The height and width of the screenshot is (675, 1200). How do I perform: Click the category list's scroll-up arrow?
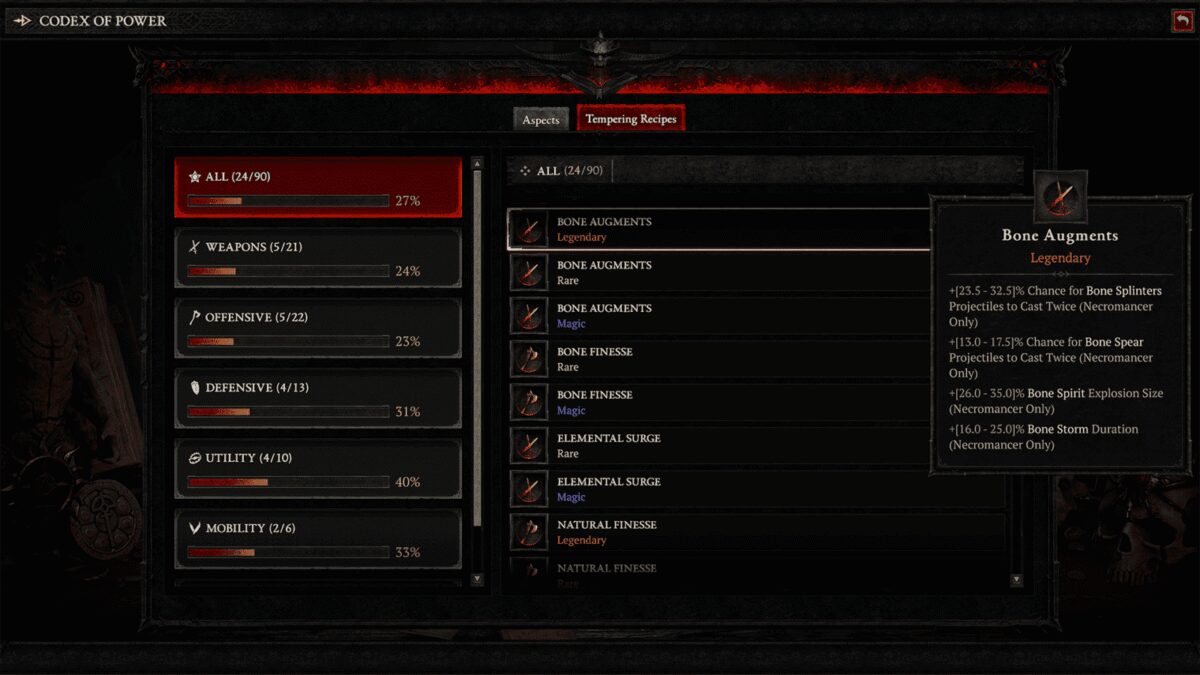point(477,163)
